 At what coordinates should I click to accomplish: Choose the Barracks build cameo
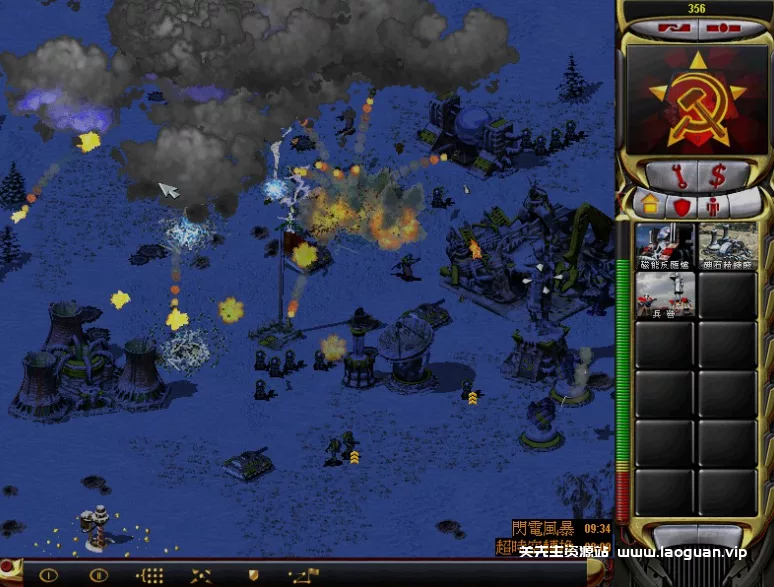coord(665,294)
